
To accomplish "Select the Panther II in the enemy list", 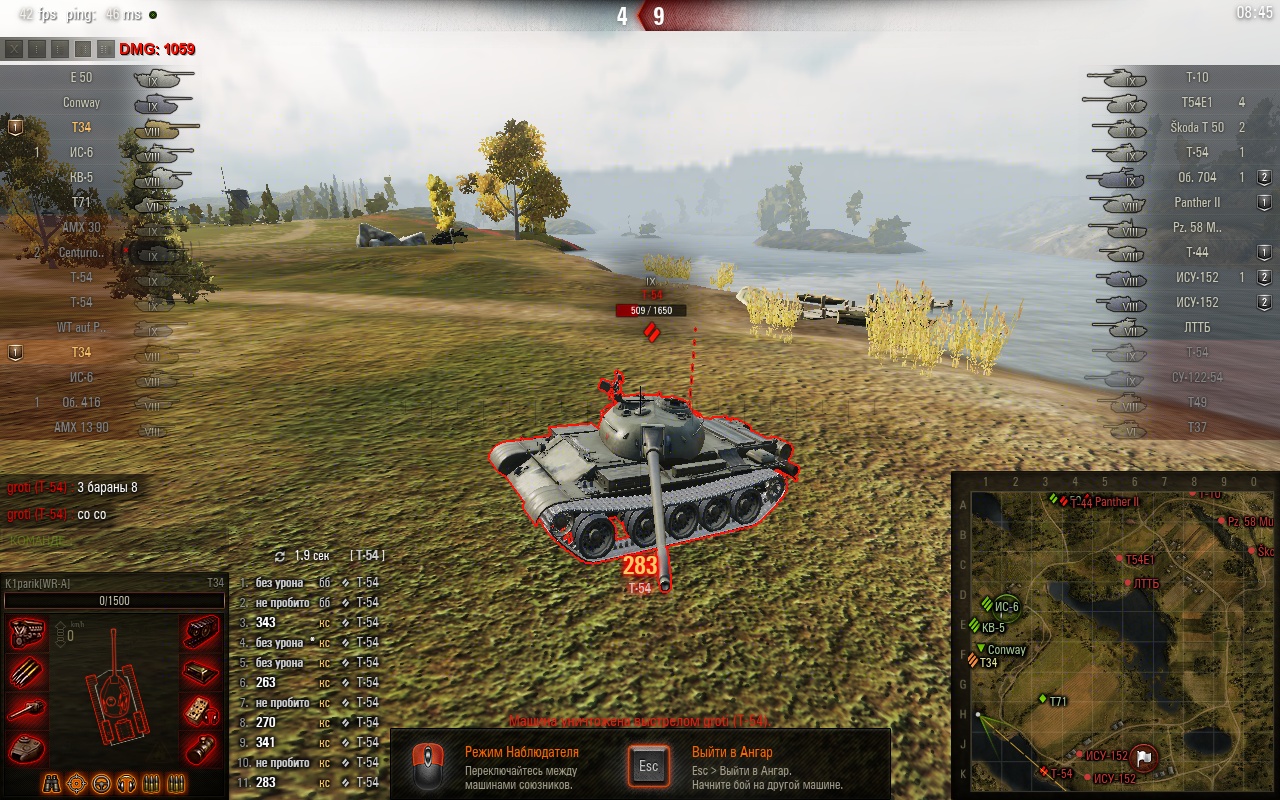I will [1196, 203].
